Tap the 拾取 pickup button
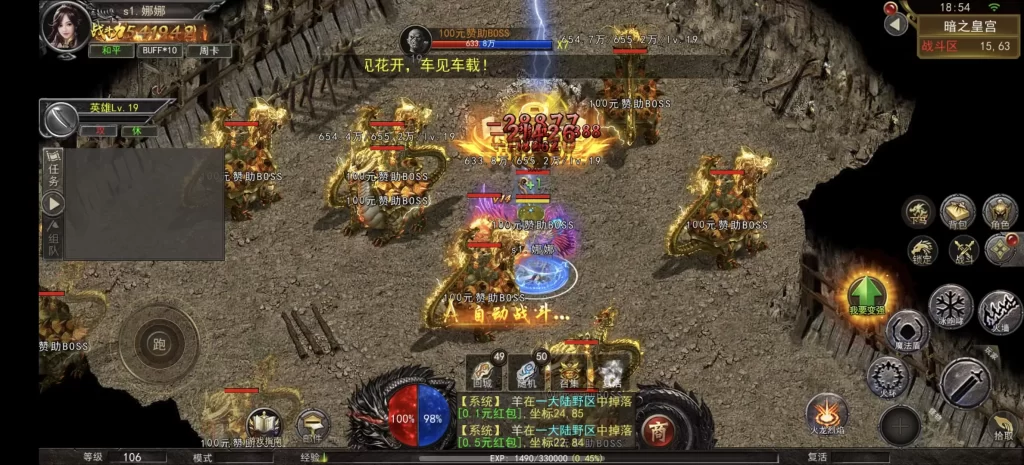 1003,425
